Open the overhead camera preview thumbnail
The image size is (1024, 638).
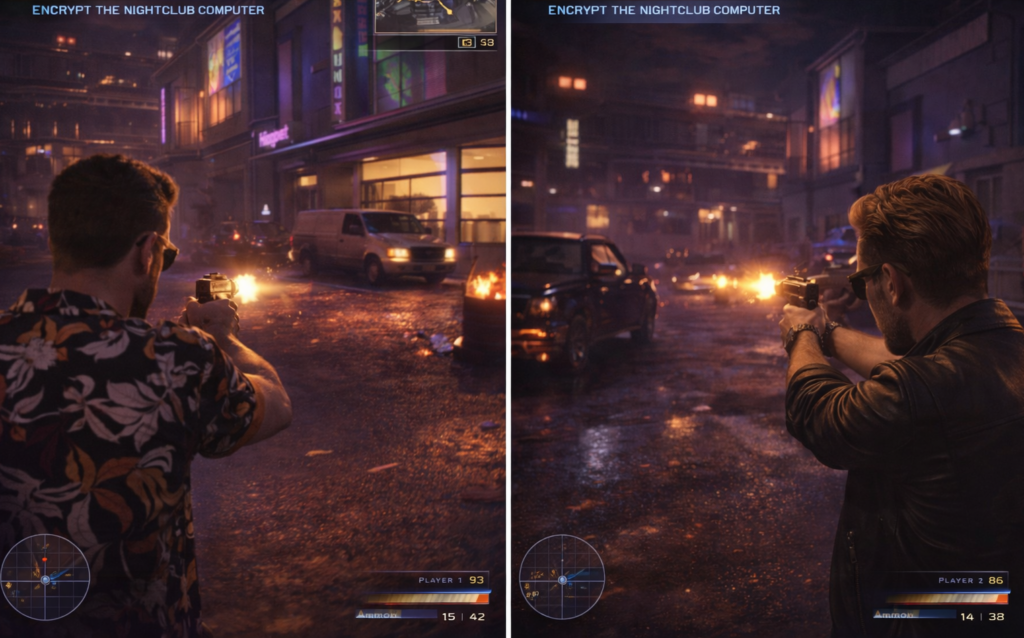(435, 17)
